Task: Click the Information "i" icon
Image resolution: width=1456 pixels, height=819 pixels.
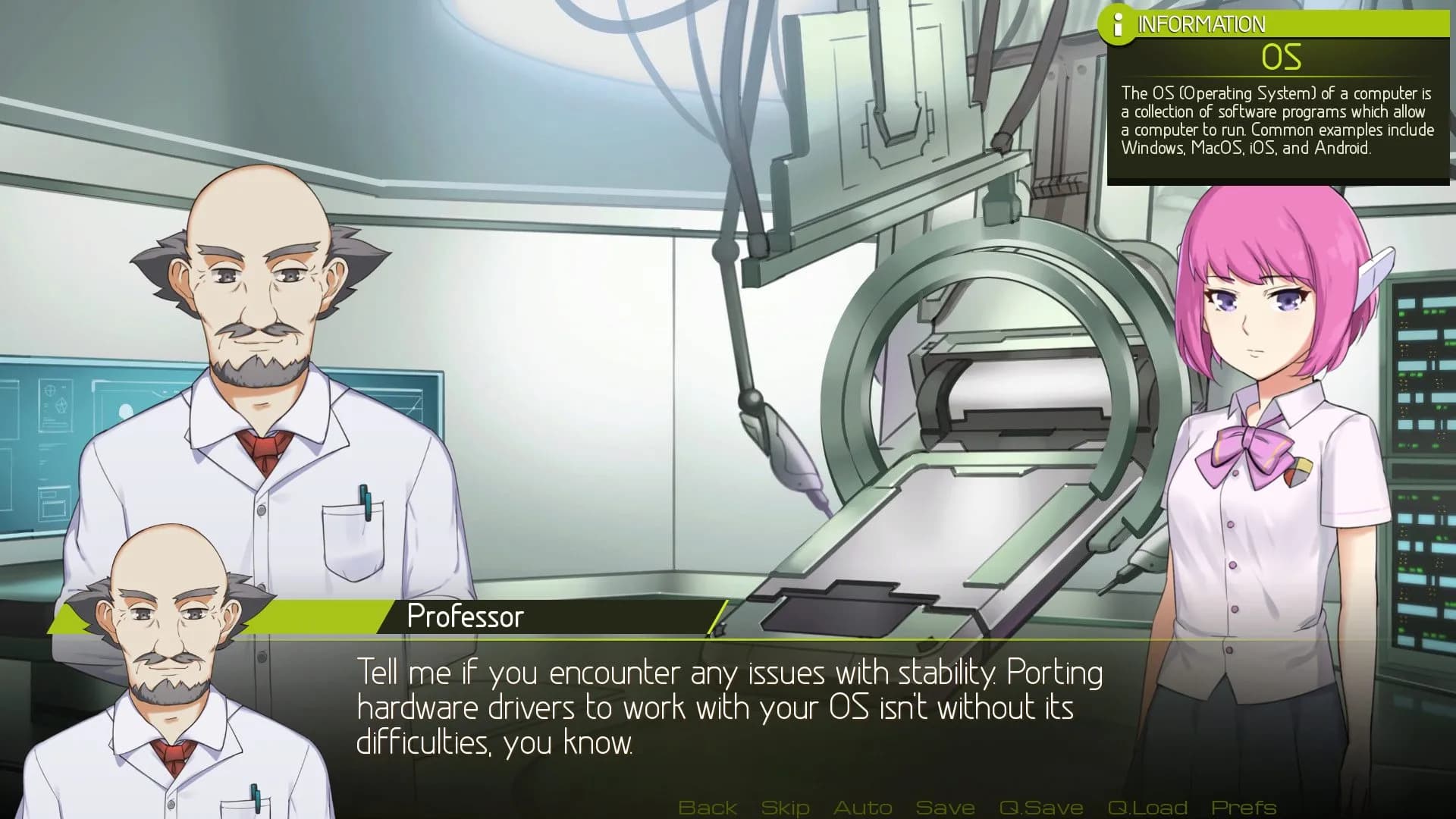Action: pyautogui.click(x=1118, y=23)
